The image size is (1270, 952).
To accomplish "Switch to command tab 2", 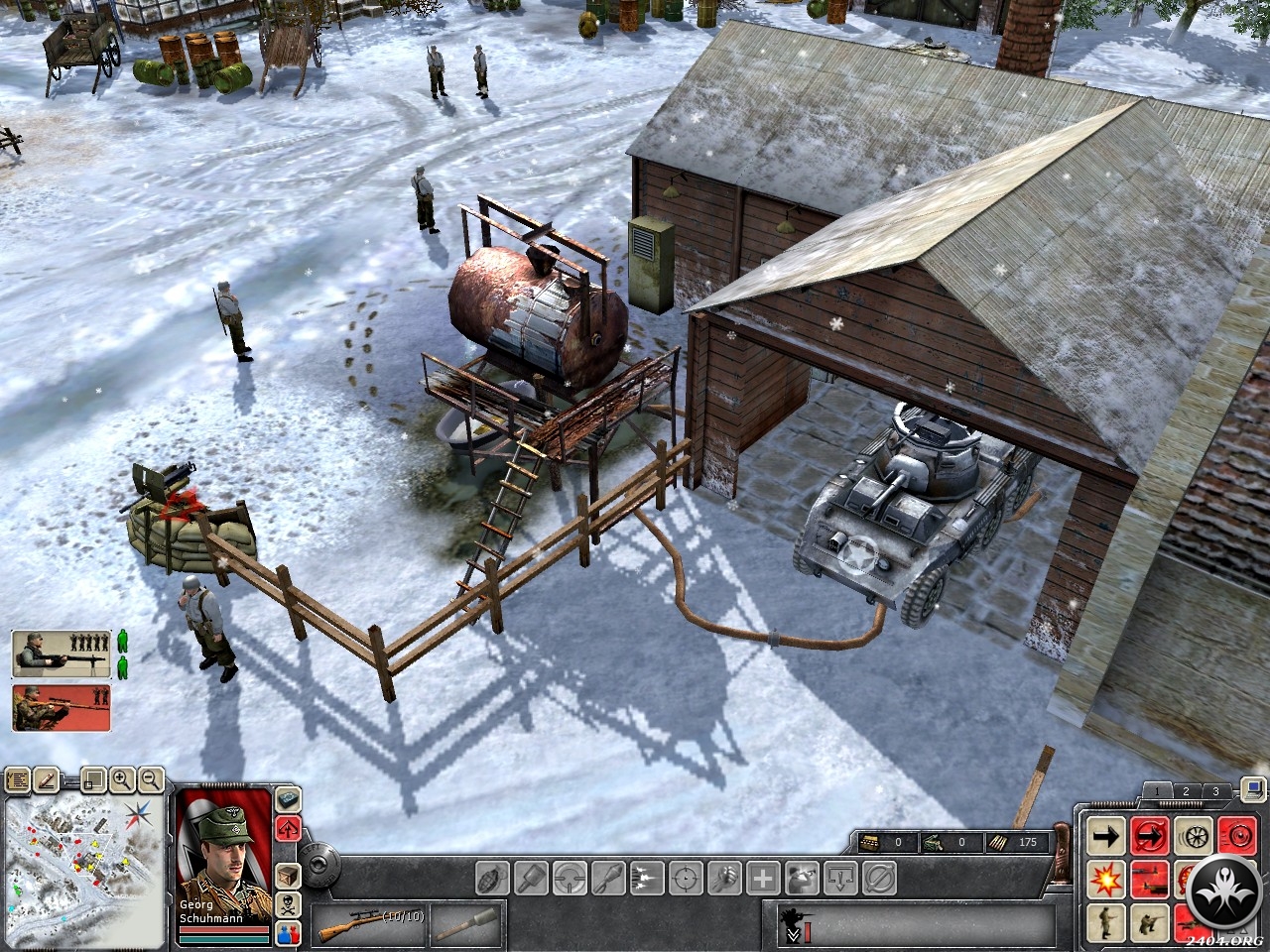I will 1186,791.
